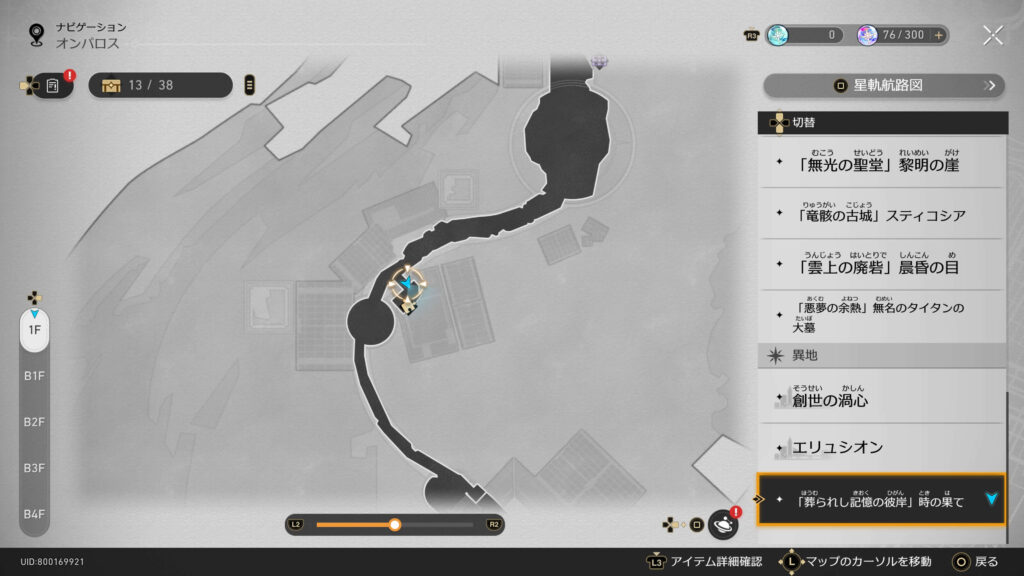Switch to floor B4F
The height and width of the screenshot is (576, 1024).
pyautogui.click(x=34, y=514)
